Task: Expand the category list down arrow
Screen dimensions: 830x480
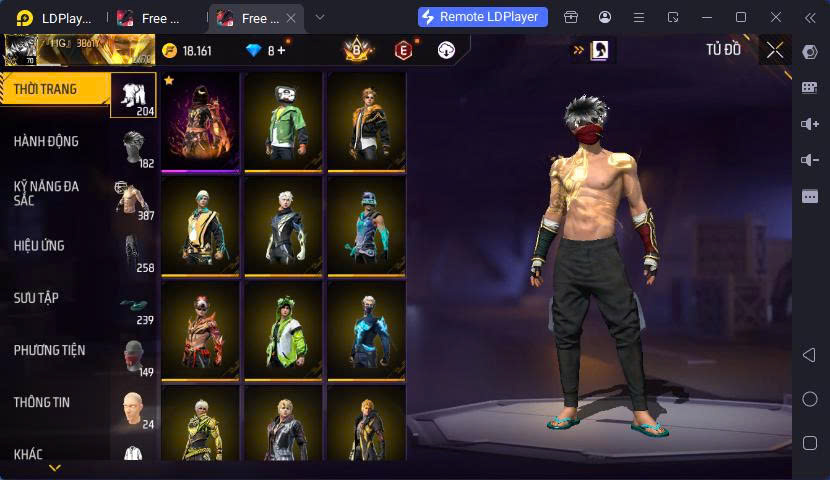Action: coord(55,467)
